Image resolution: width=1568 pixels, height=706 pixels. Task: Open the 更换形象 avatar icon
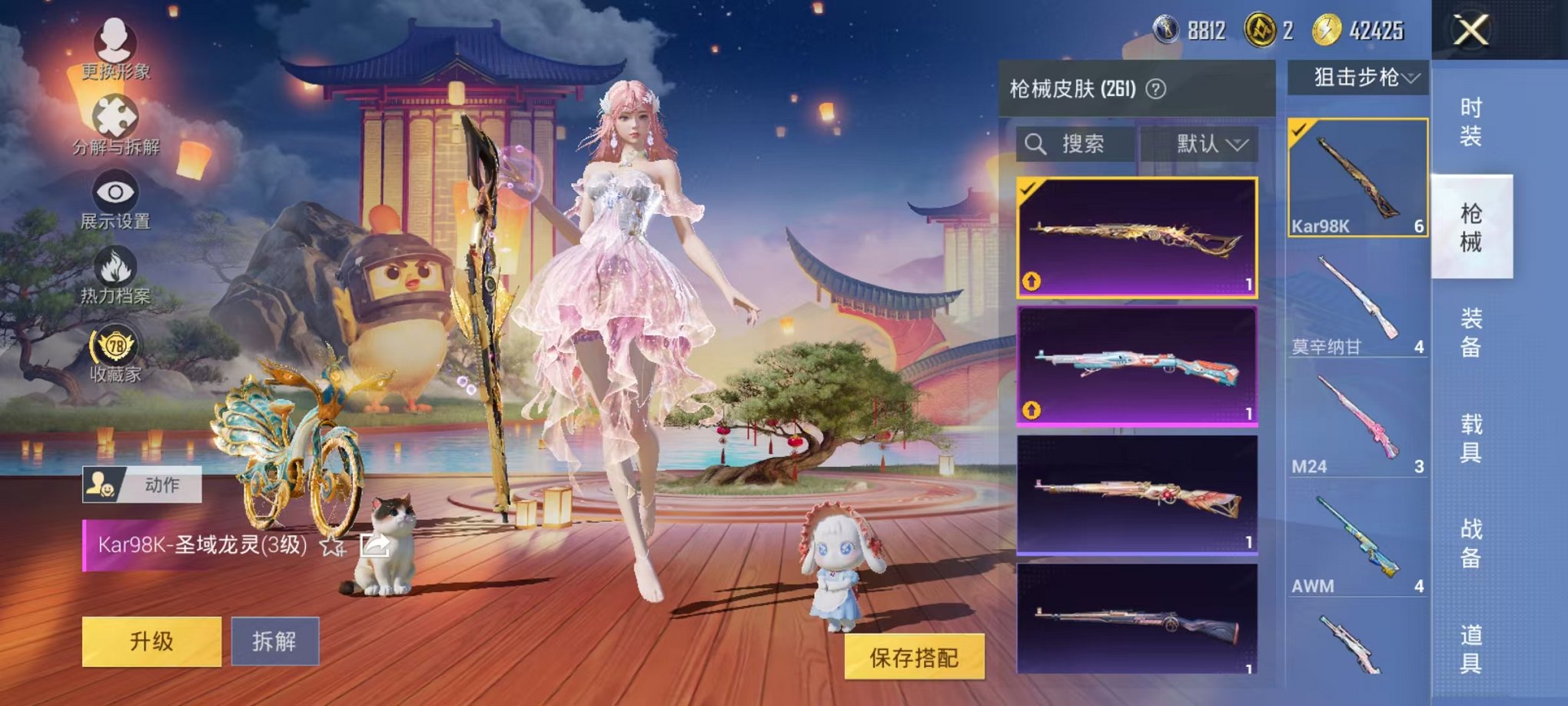pos(114,42)
